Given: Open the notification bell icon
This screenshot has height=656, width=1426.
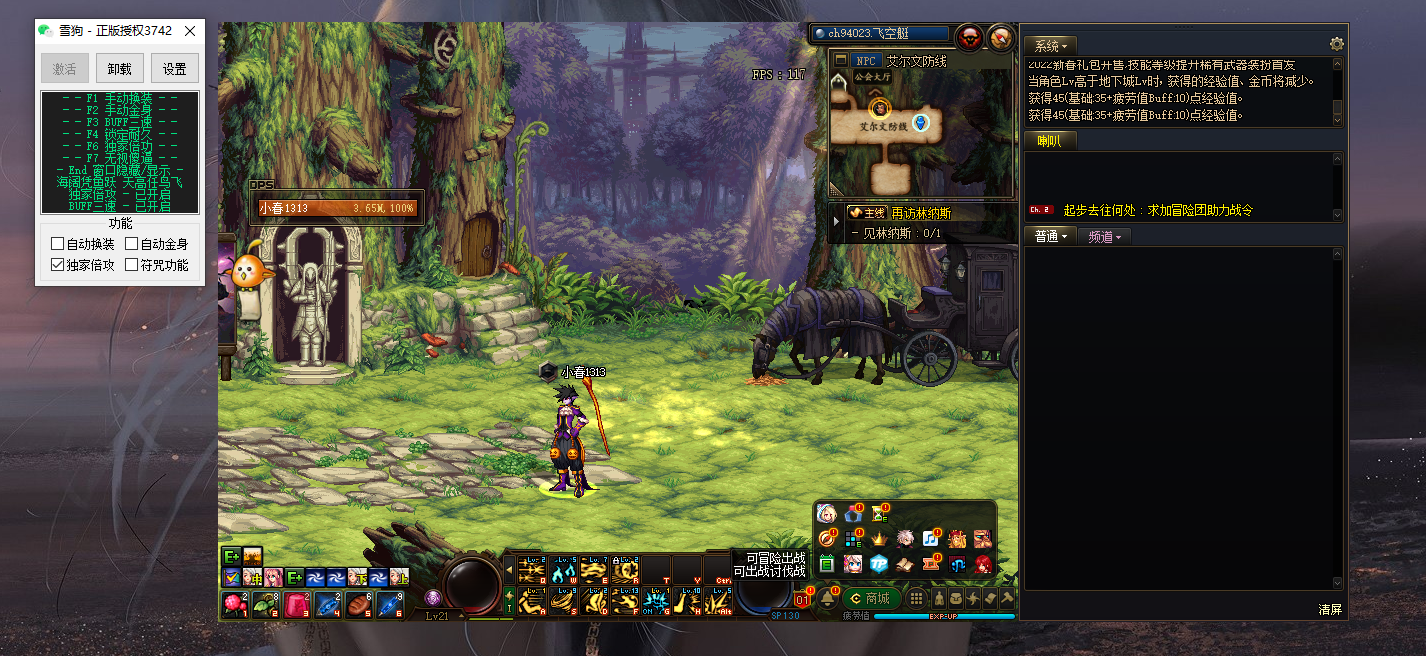Looking at the screenshot, I should click(829, 599).
